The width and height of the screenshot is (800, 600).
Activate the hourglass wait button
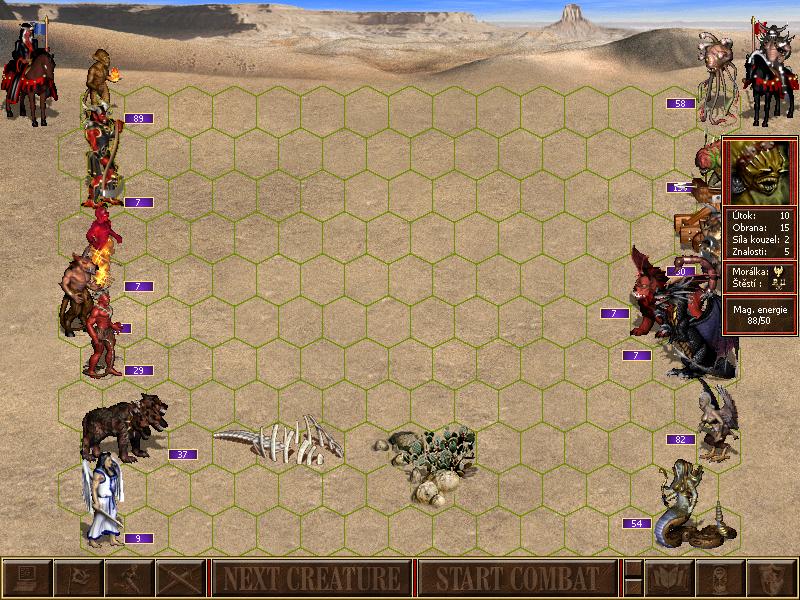(721, 578)
